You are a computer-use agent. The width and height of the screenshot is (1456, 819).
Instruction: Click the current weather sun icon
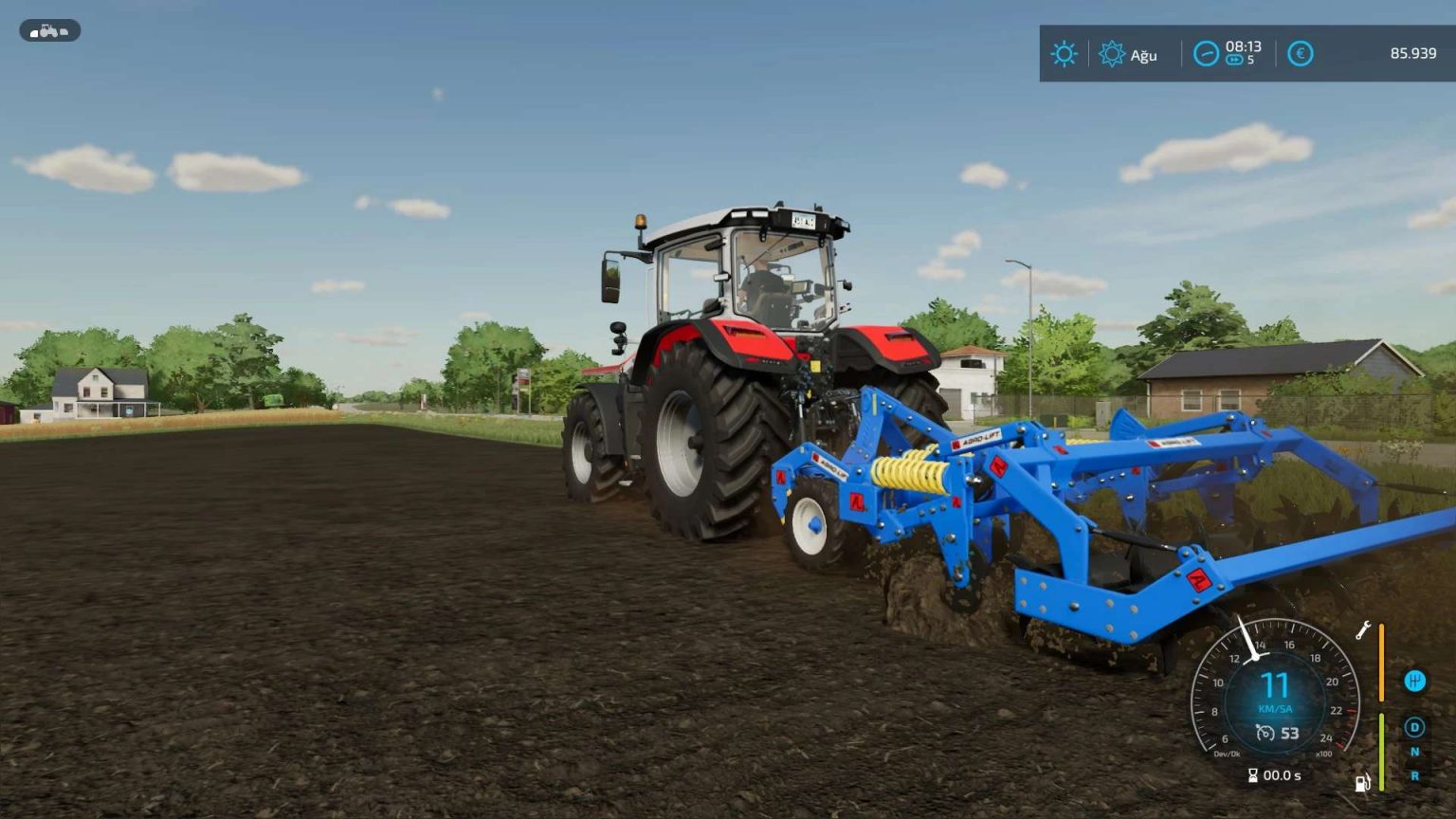pos(1065,53)
